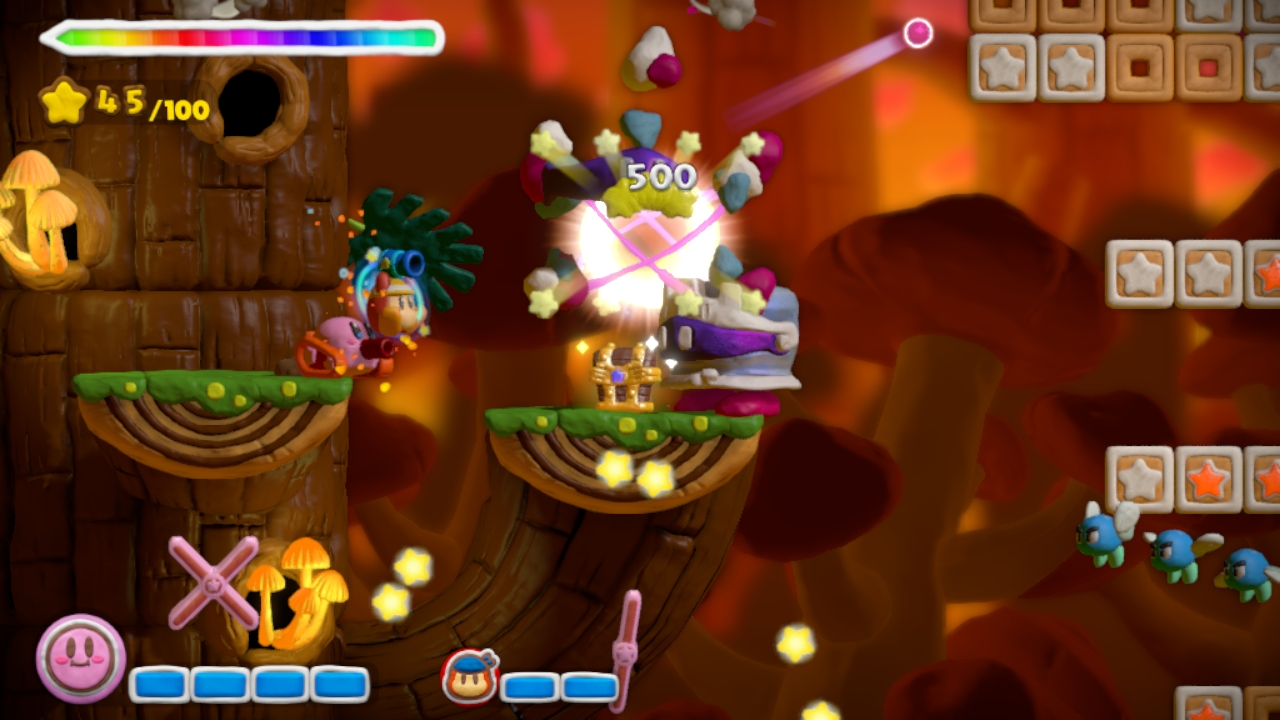Image resolution: width=1280 pixels, height=720 pixels.
Task: Select the Bandana Waddle Dee portrait icon
Action: [469, 675]
